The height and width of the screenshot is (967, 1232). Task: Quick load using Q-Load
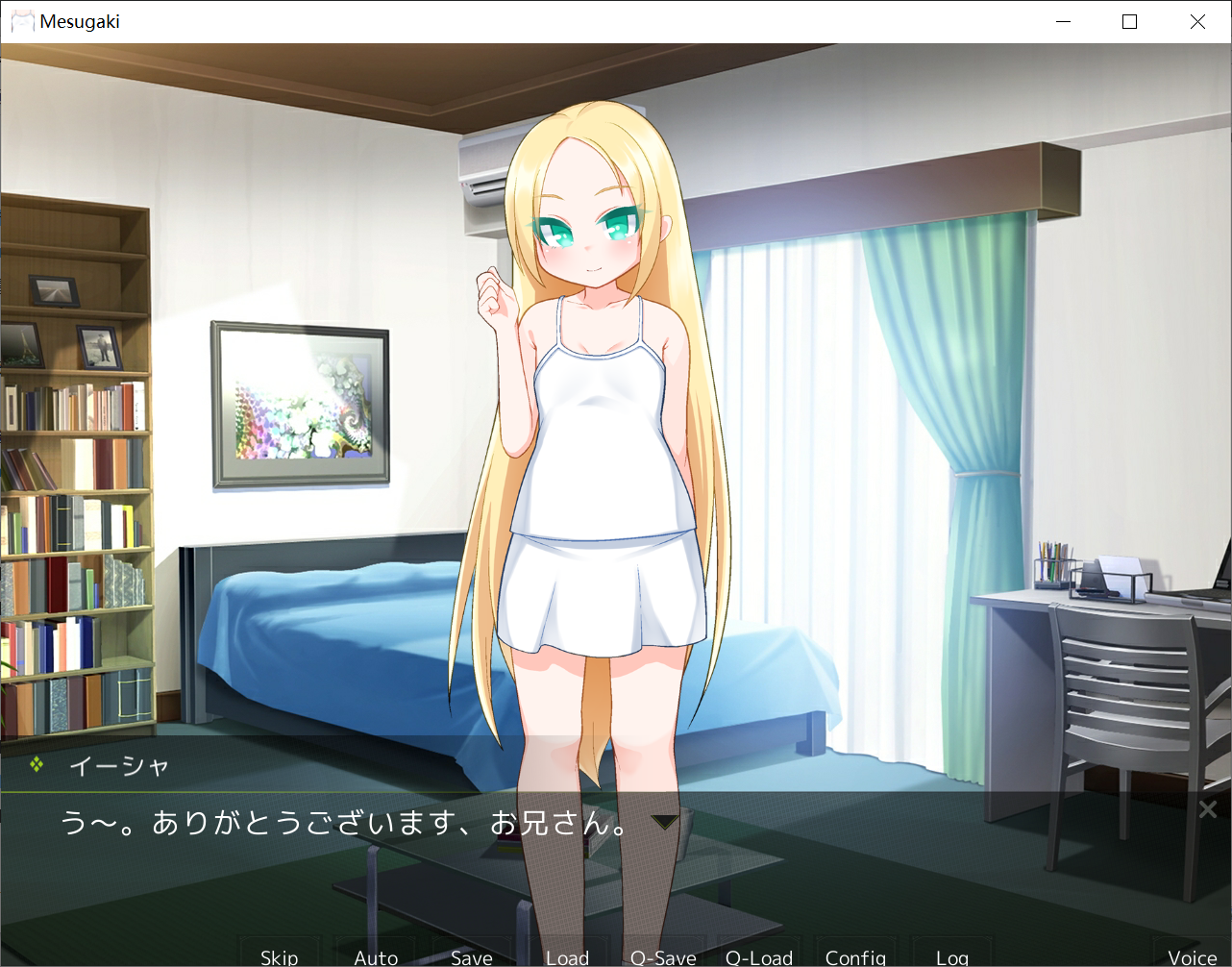[759, 955]
